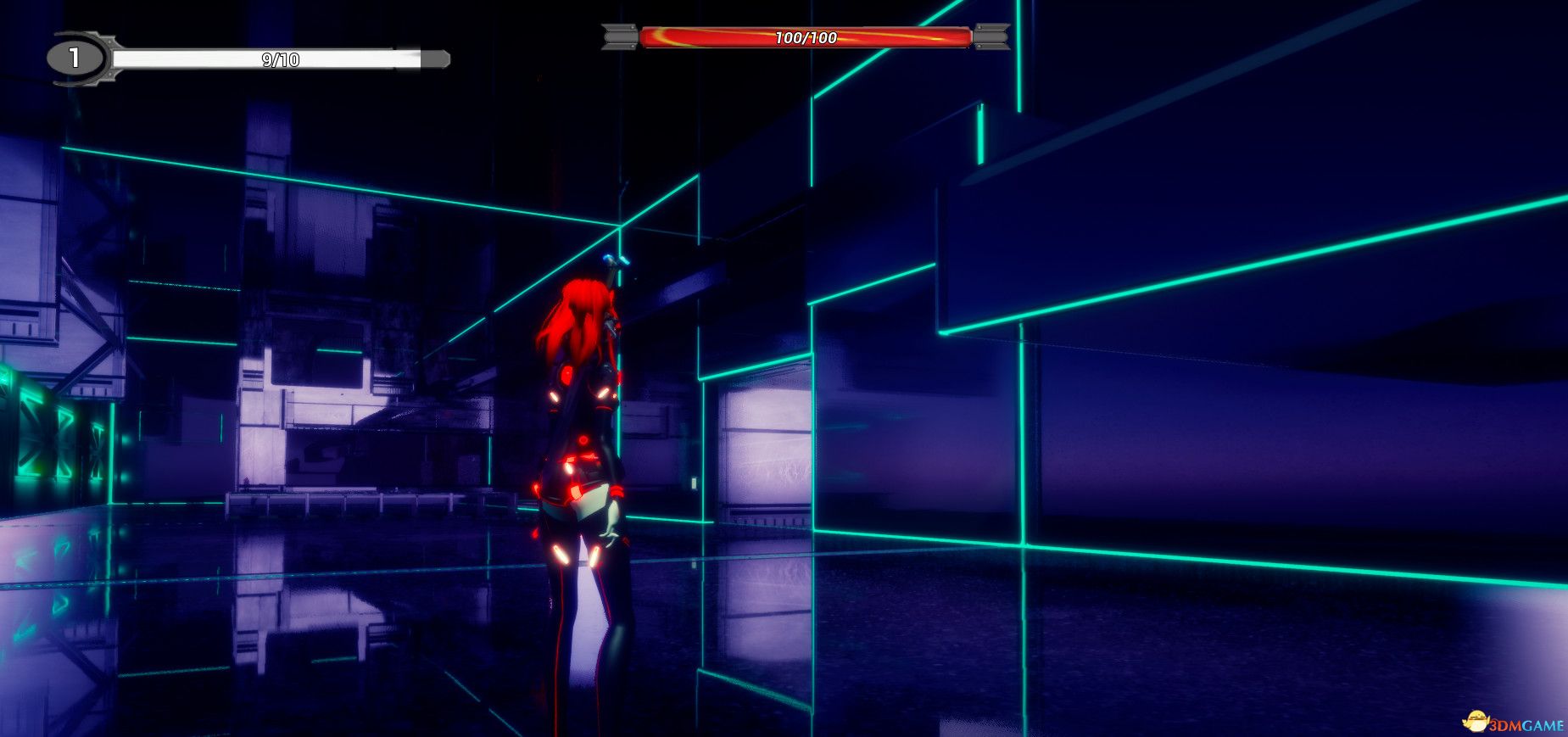This screenshot has width=1568, height=737.
Task: Click the level "1" badge emblem
Action: coord(75,58)
